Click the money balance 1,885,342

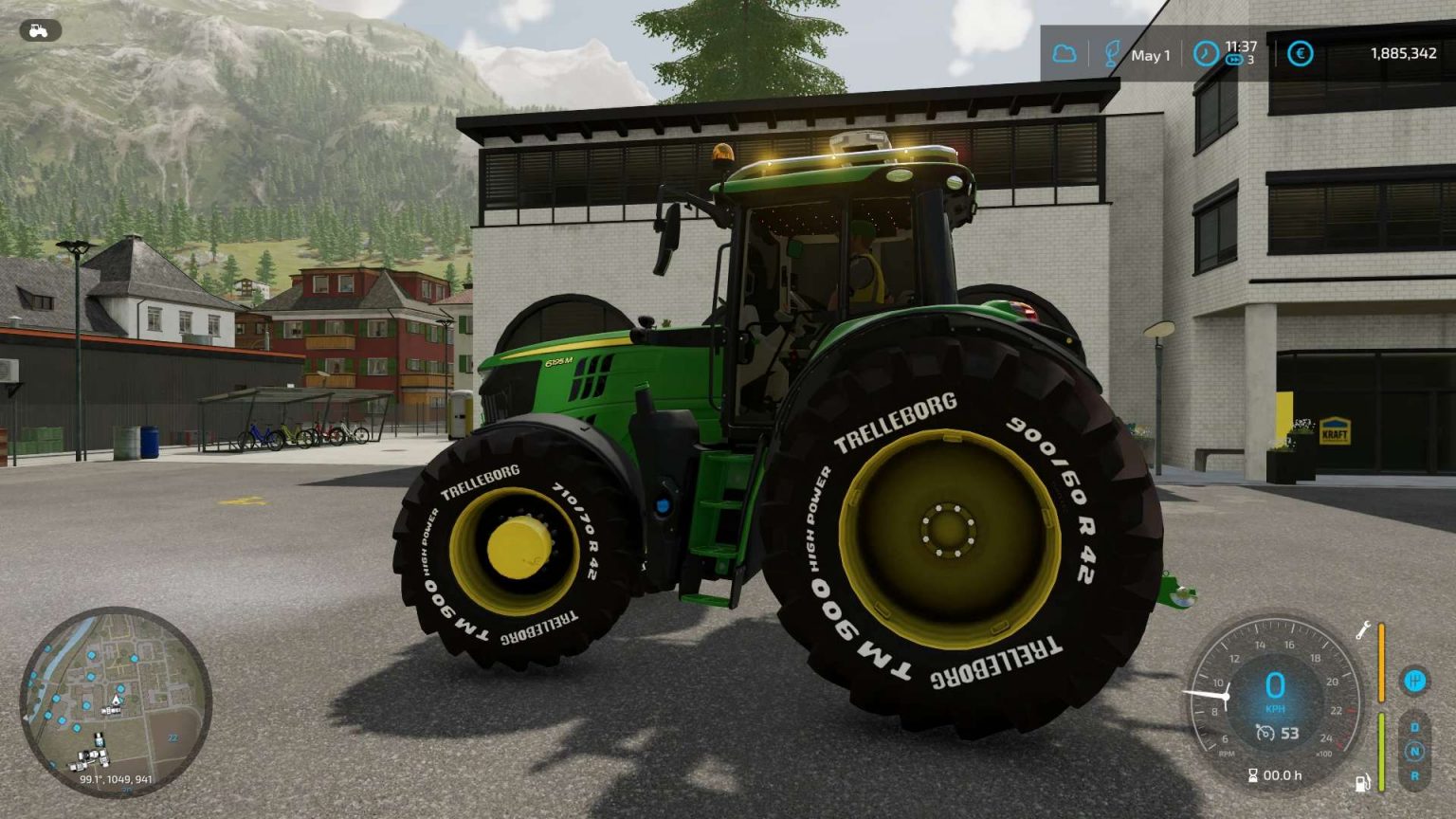coord(1404,54)
